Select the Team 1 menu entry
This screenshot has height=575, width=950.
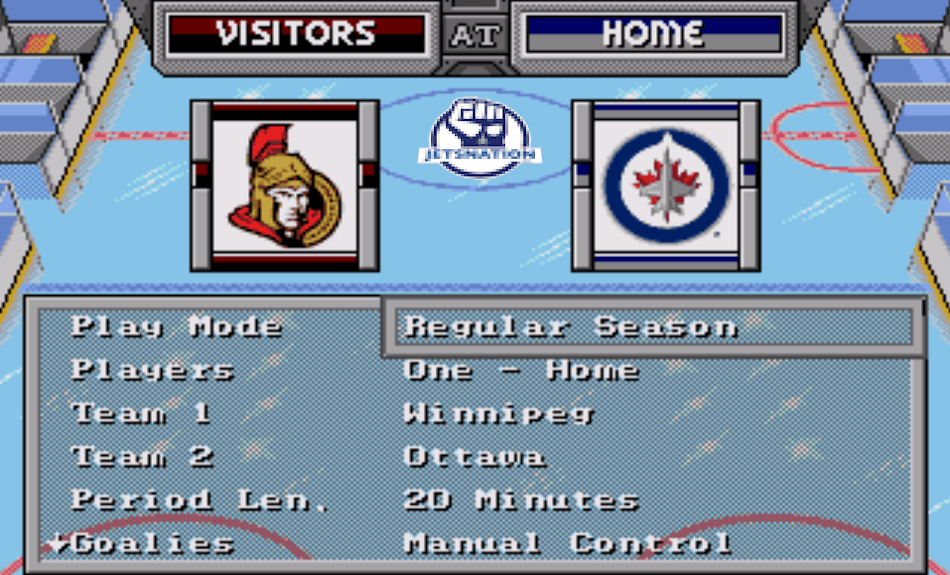141,413
